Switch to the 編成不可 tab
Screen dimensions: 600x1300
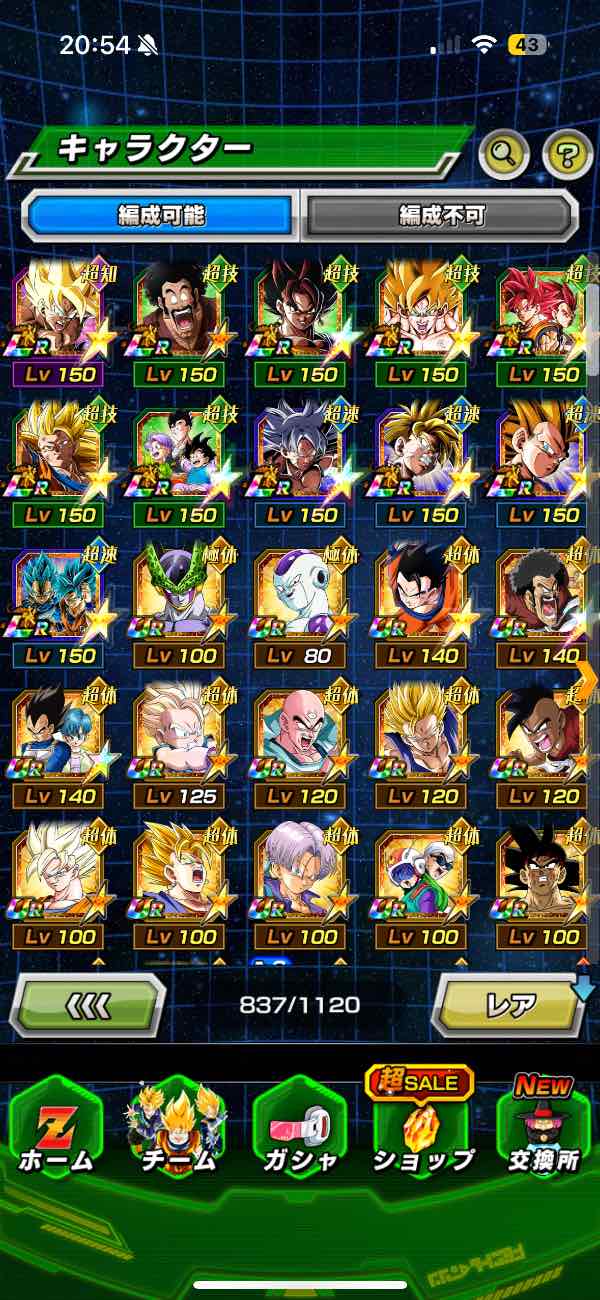coord(441,214)
